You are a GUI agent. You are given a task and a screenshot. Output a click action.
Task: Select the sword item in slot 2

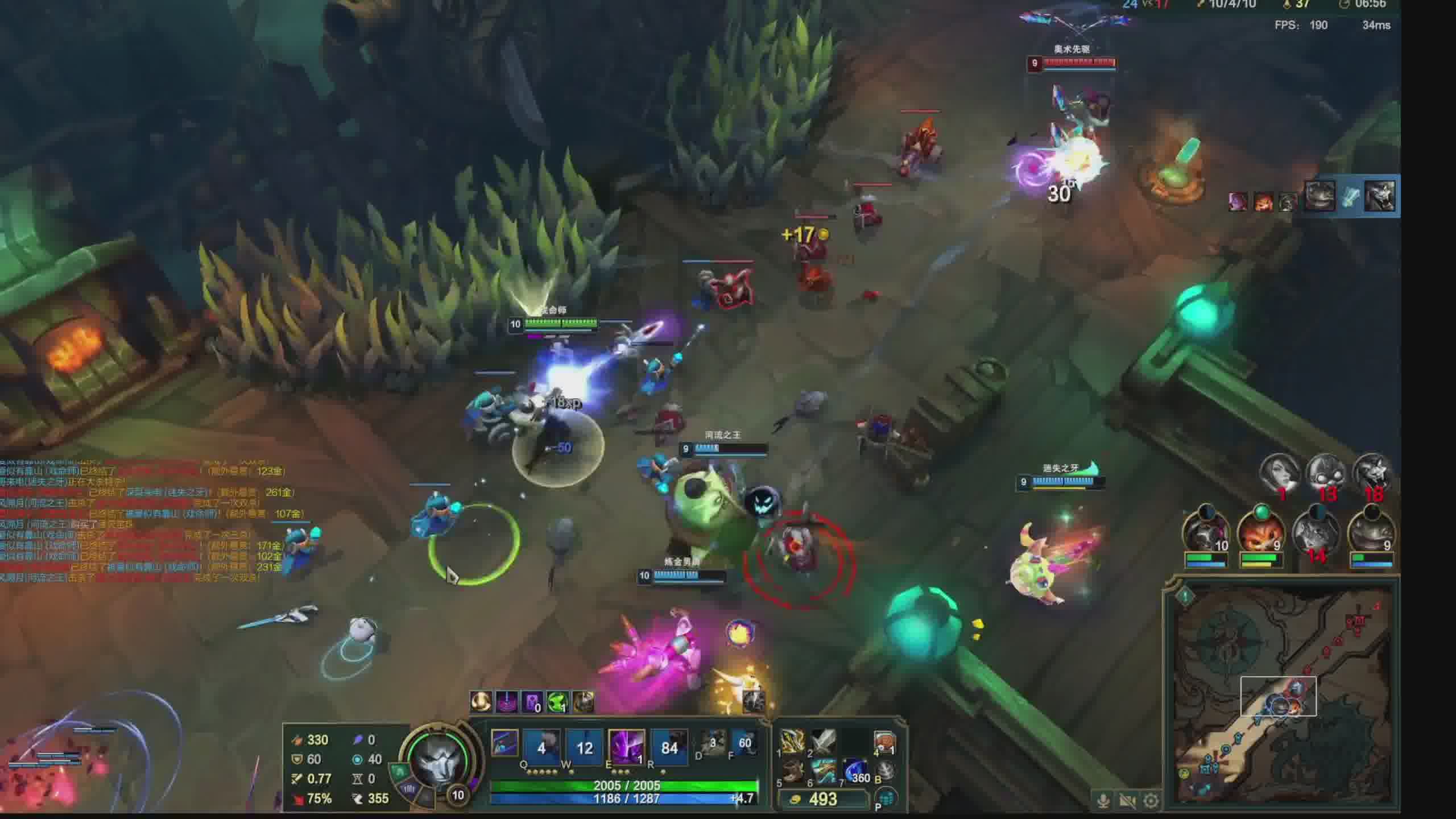coord(822,742)
